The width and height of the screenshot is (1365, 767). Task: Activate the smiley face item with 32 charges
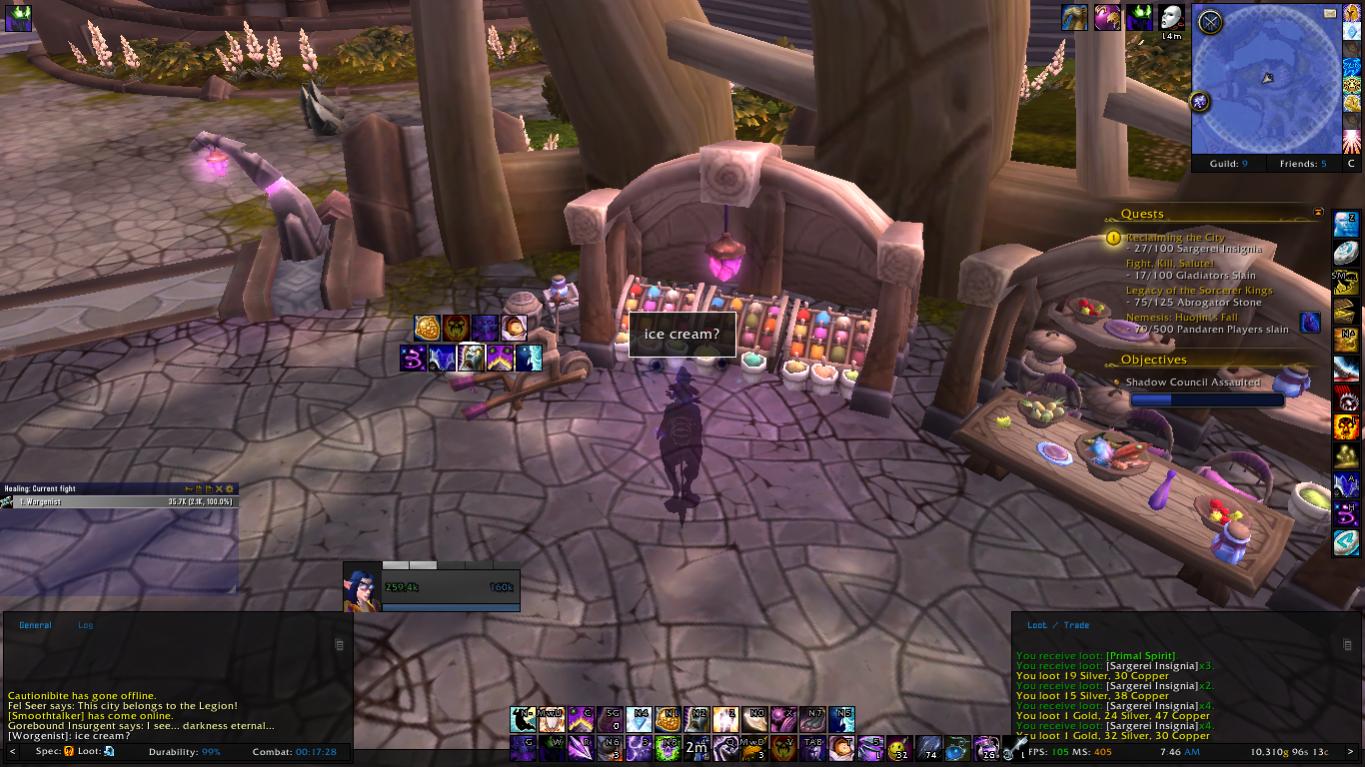point(899,748)
